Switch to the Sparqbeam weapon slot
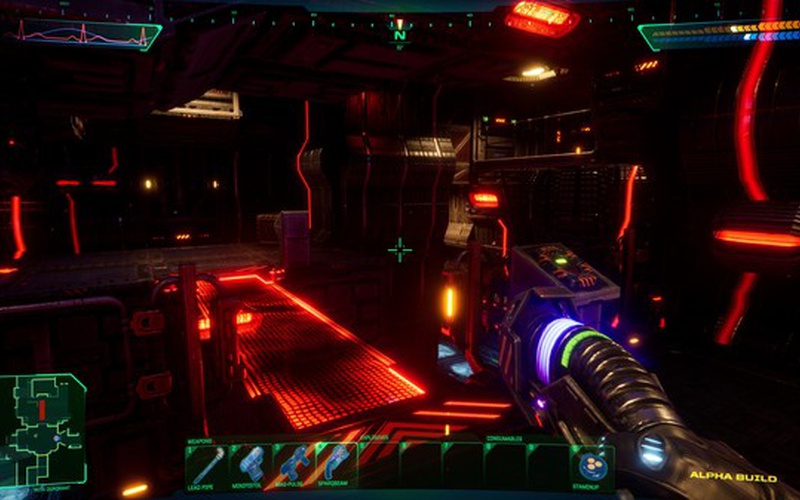The image size is (800, 500). tap(335, 466)
